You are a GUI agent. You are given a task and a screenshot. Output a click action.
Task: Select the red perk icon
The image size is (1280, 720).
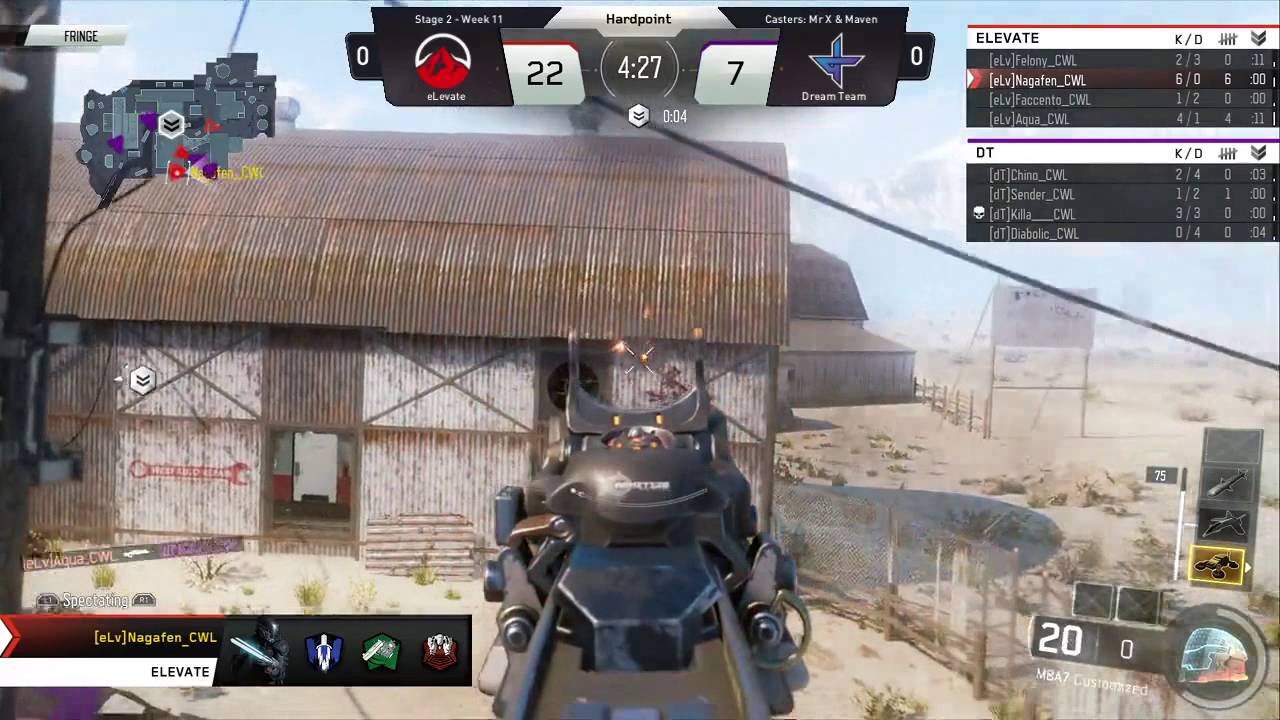(439, 652)
